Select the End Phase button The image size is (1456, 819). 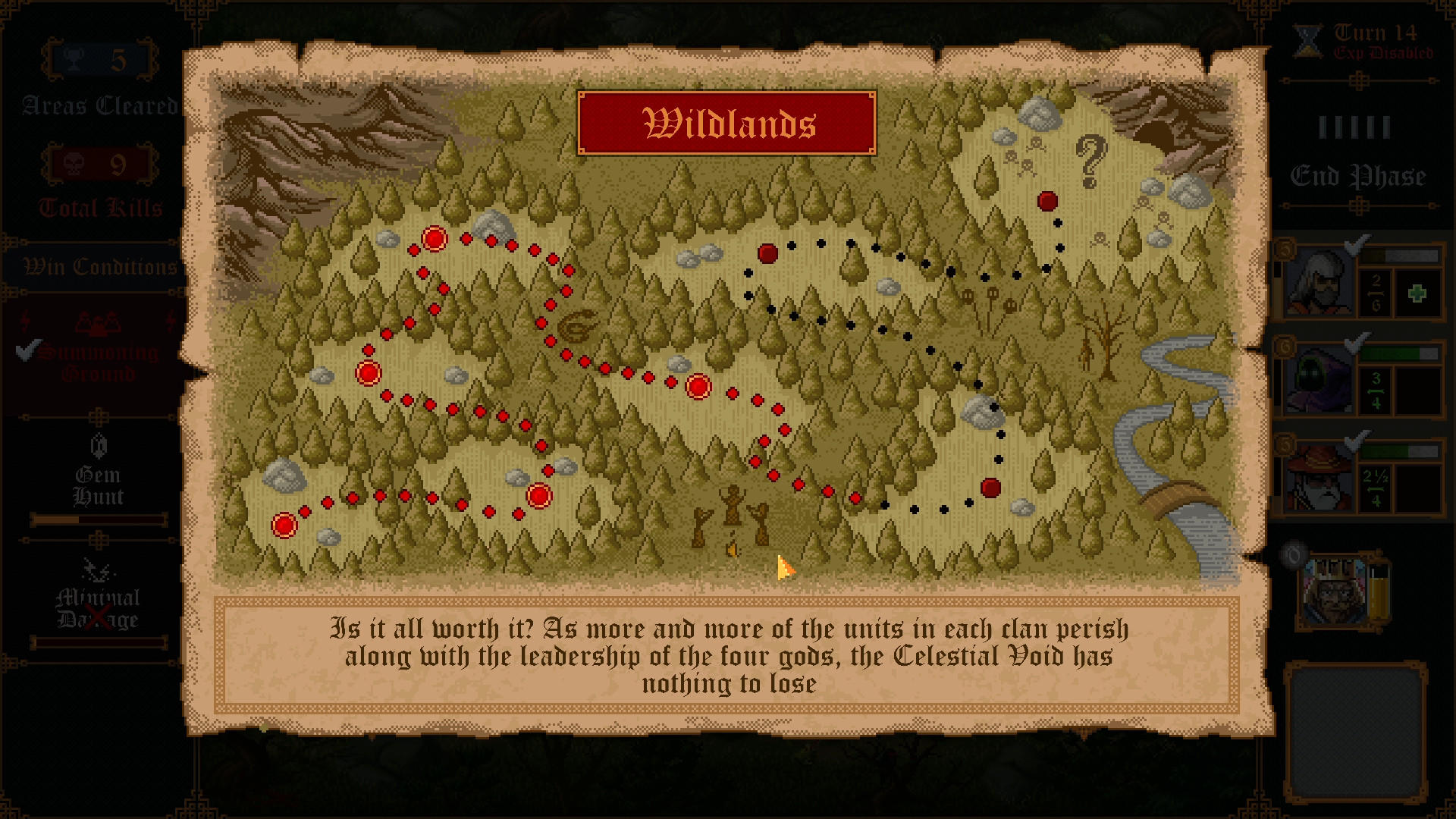[1357, 176]
